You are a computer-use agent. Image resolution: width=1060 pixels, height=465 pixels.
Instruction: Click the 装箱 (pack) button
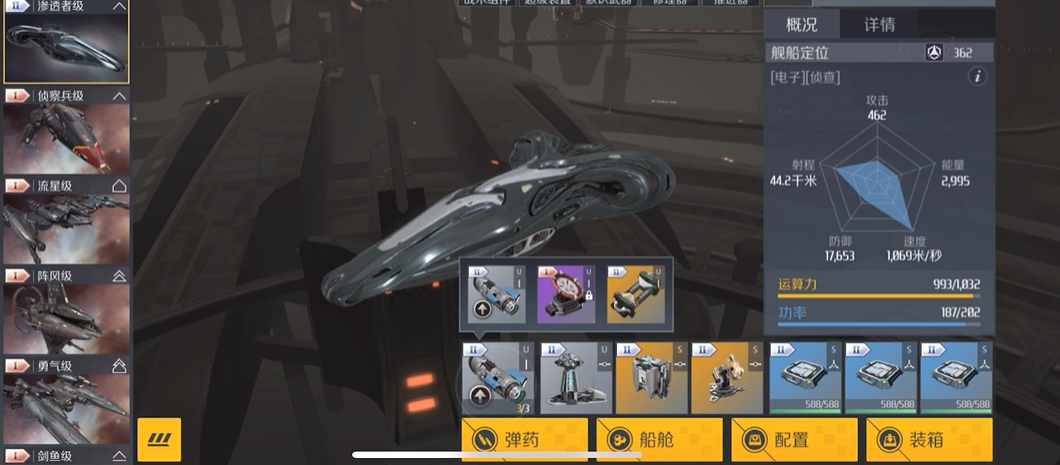pos(928,439)
